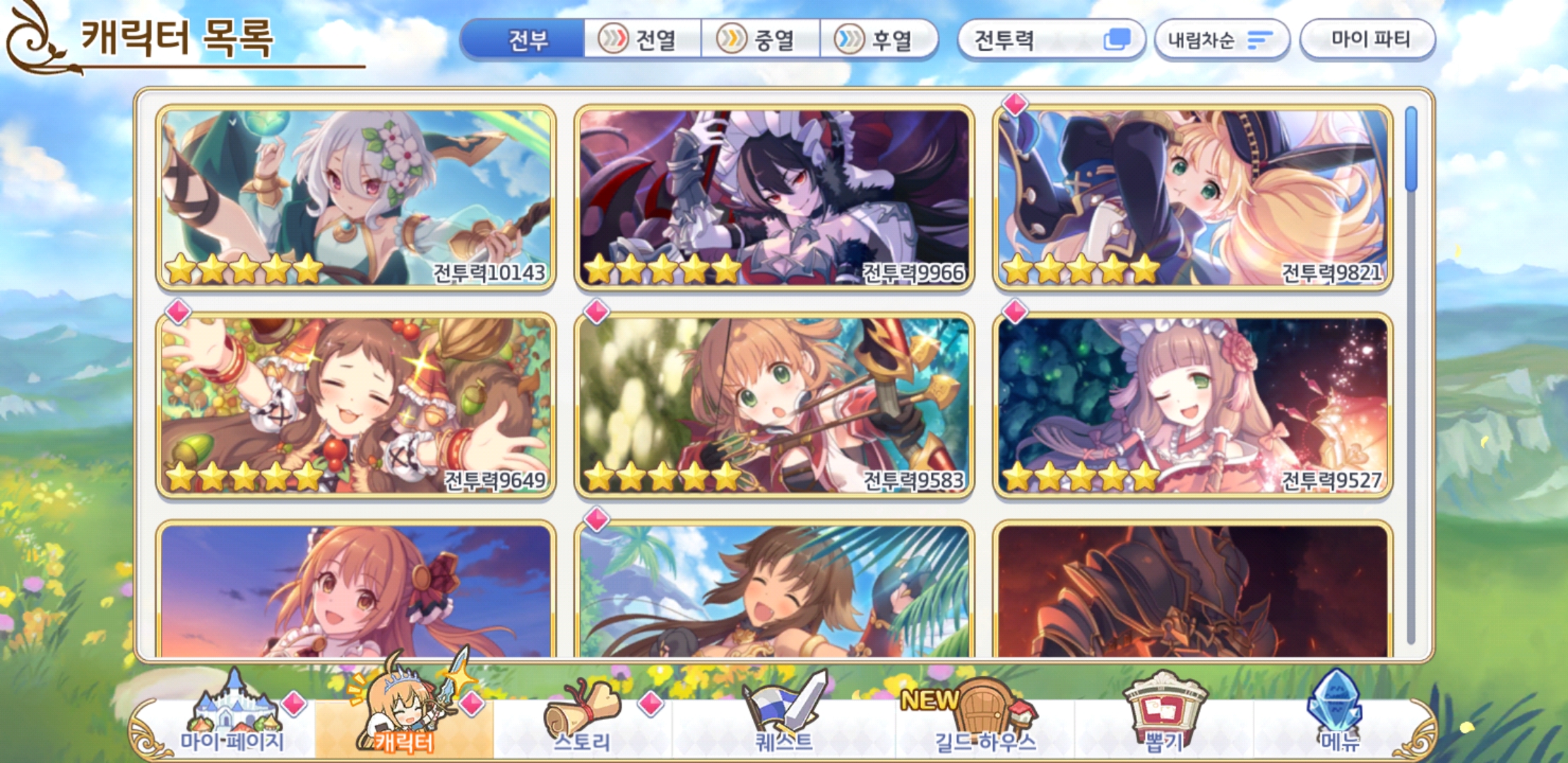This screenshot has height=763, width=1568.
Task: Choose the character card with power 9966
Action: [774, 197]
